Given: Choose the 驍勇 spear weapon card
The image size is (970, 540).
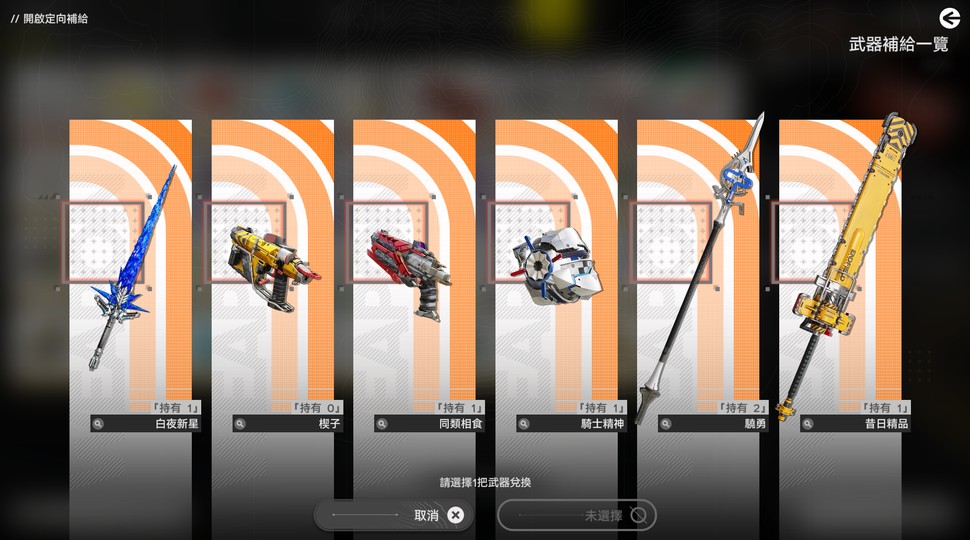Looking at the screenshot, I should click(x=698, y=270).
